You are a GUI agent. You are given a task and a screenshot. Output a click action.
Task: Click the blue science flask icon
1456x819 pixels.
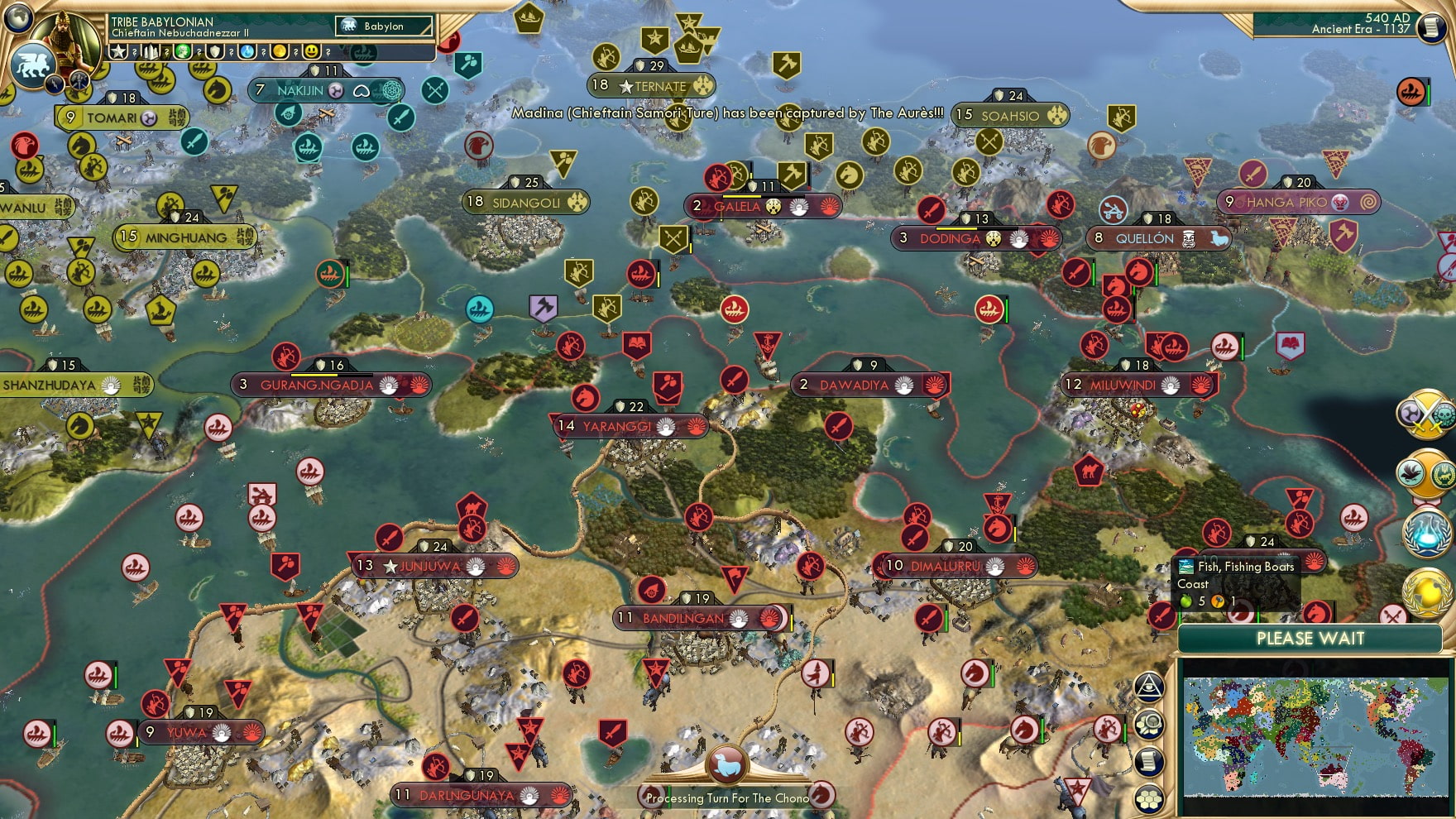pyautogui.click(x=247, y=52)
